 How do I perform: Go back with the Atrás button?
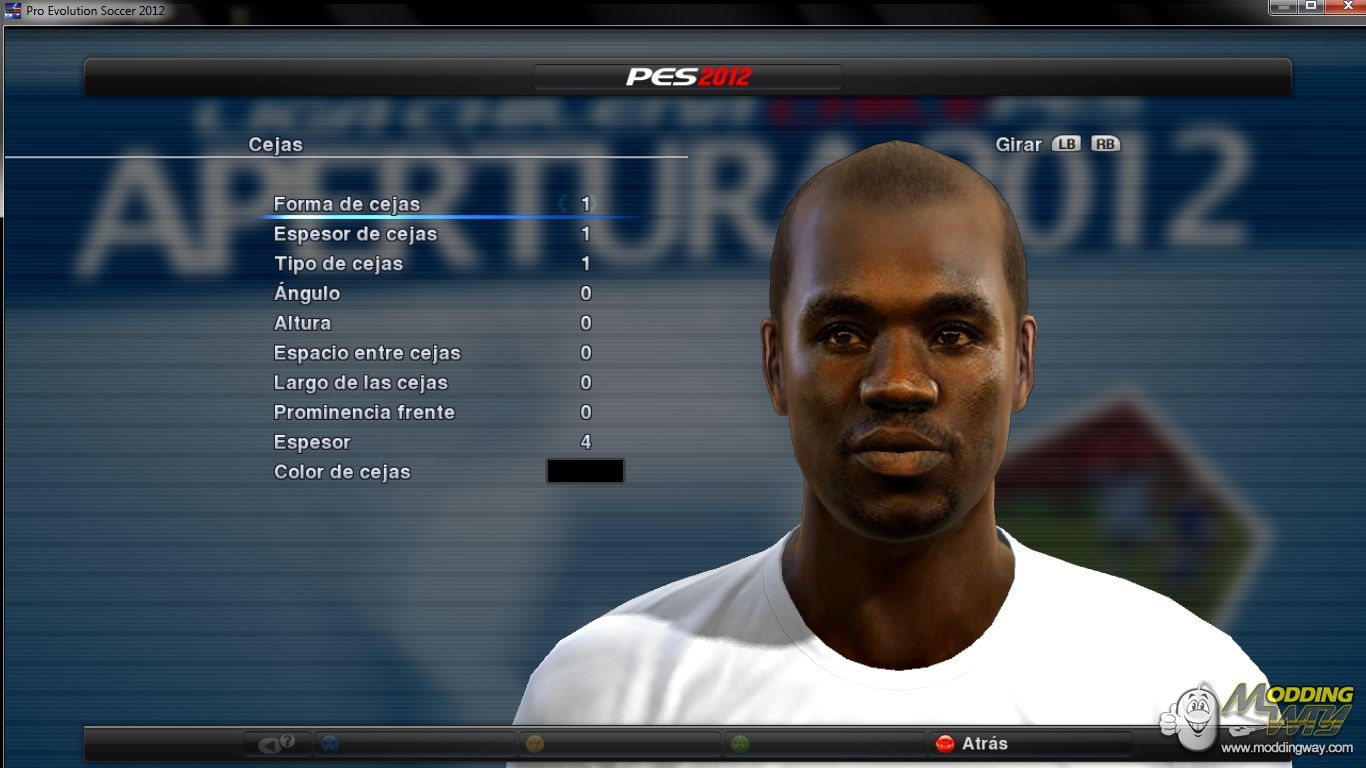(x=973, y=744)
